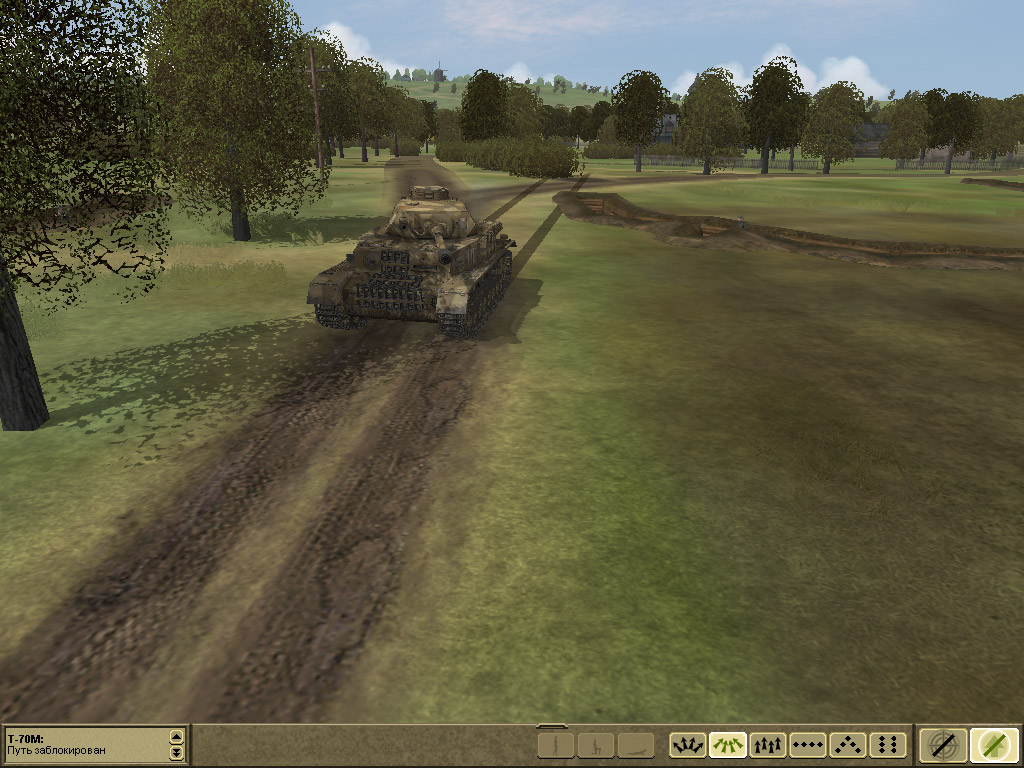
Task: Toggle the crossed-out green arrow hold-movement button
Action: [994, 745]
